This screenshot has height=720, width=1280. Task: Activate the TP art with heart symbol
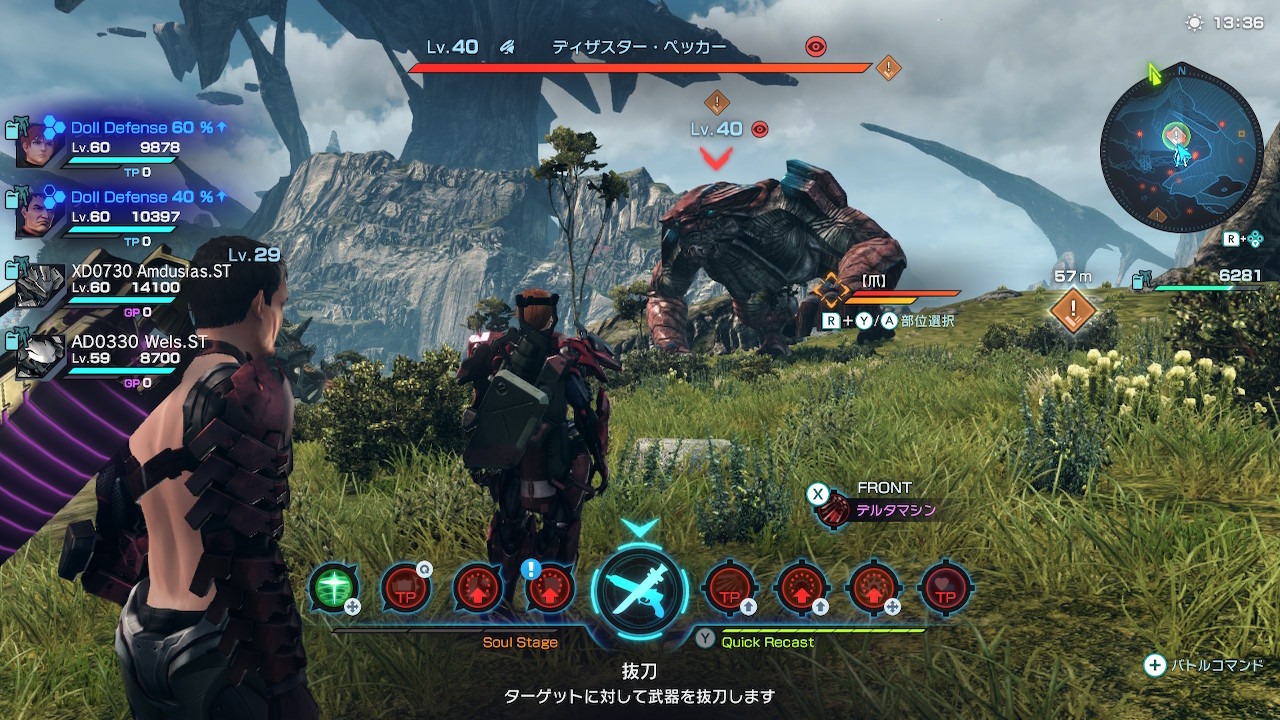click(945, 588)
